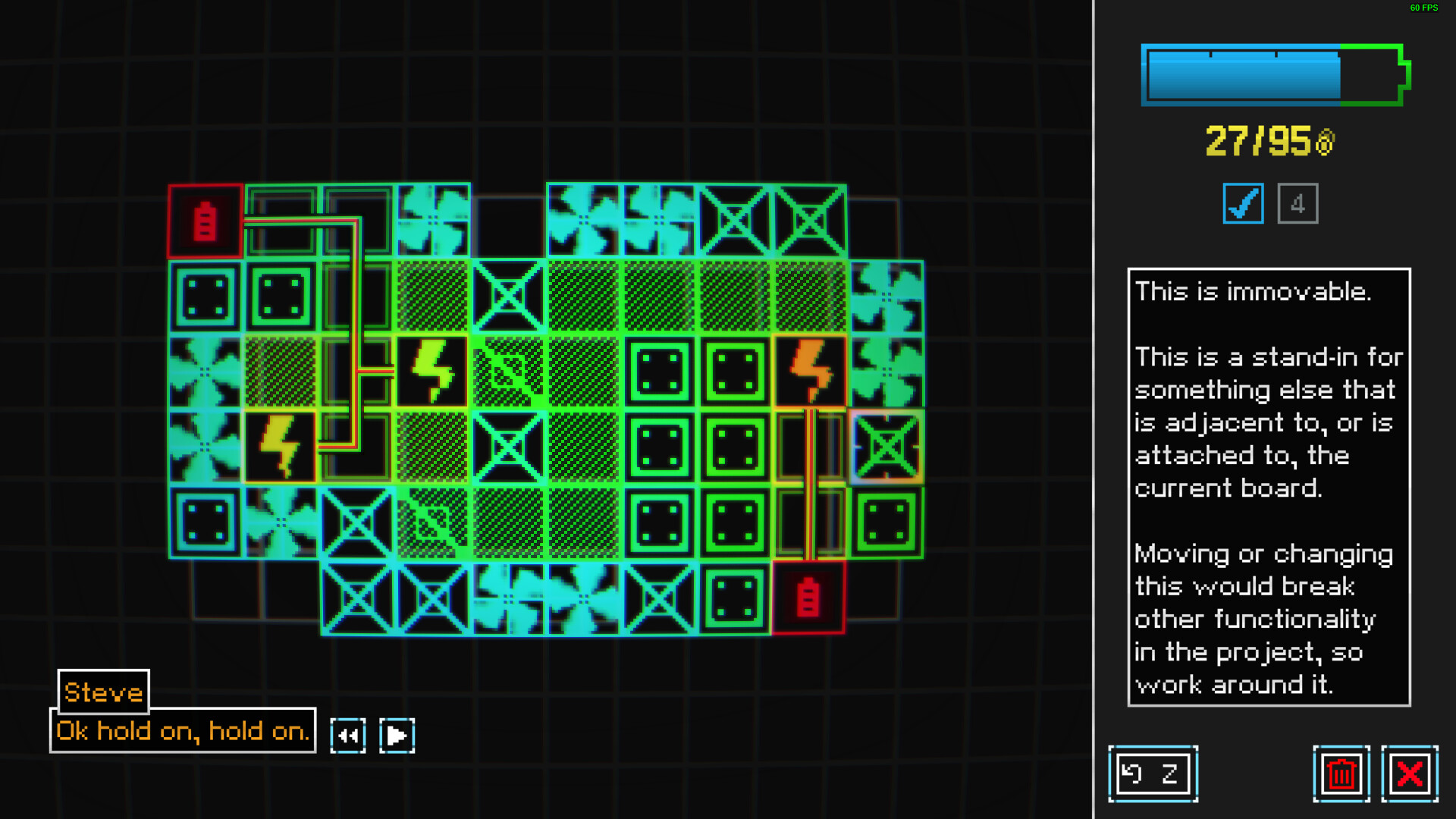Select the red battery tile at top-left
1456x819 pixels.
point(203,222)
